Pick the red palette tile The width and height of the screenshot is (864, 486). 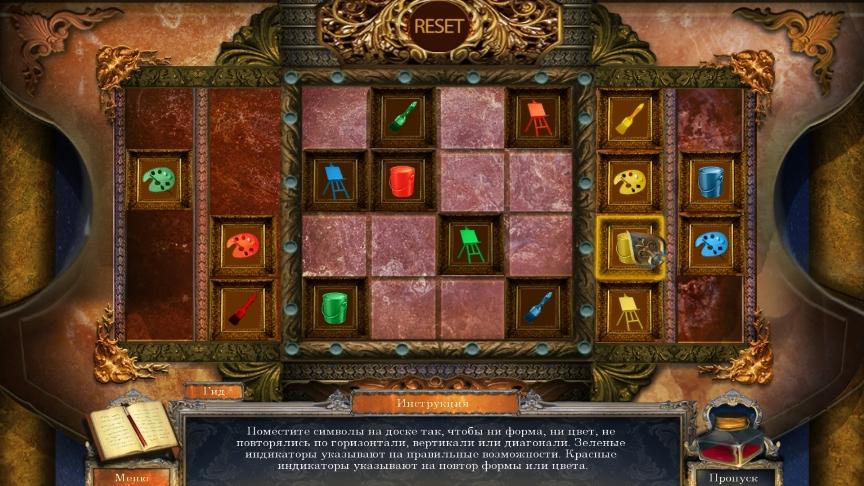(x=243, y=246)
